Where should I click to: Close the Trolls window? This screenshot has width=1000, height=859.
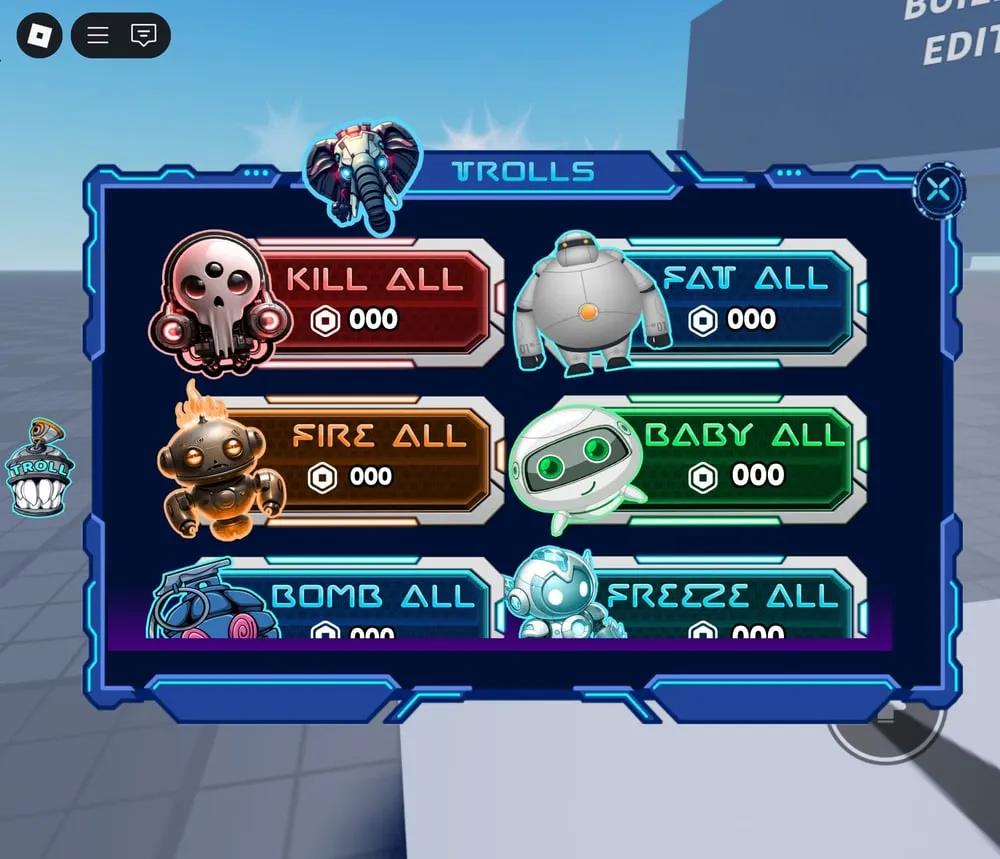point(938,190)
